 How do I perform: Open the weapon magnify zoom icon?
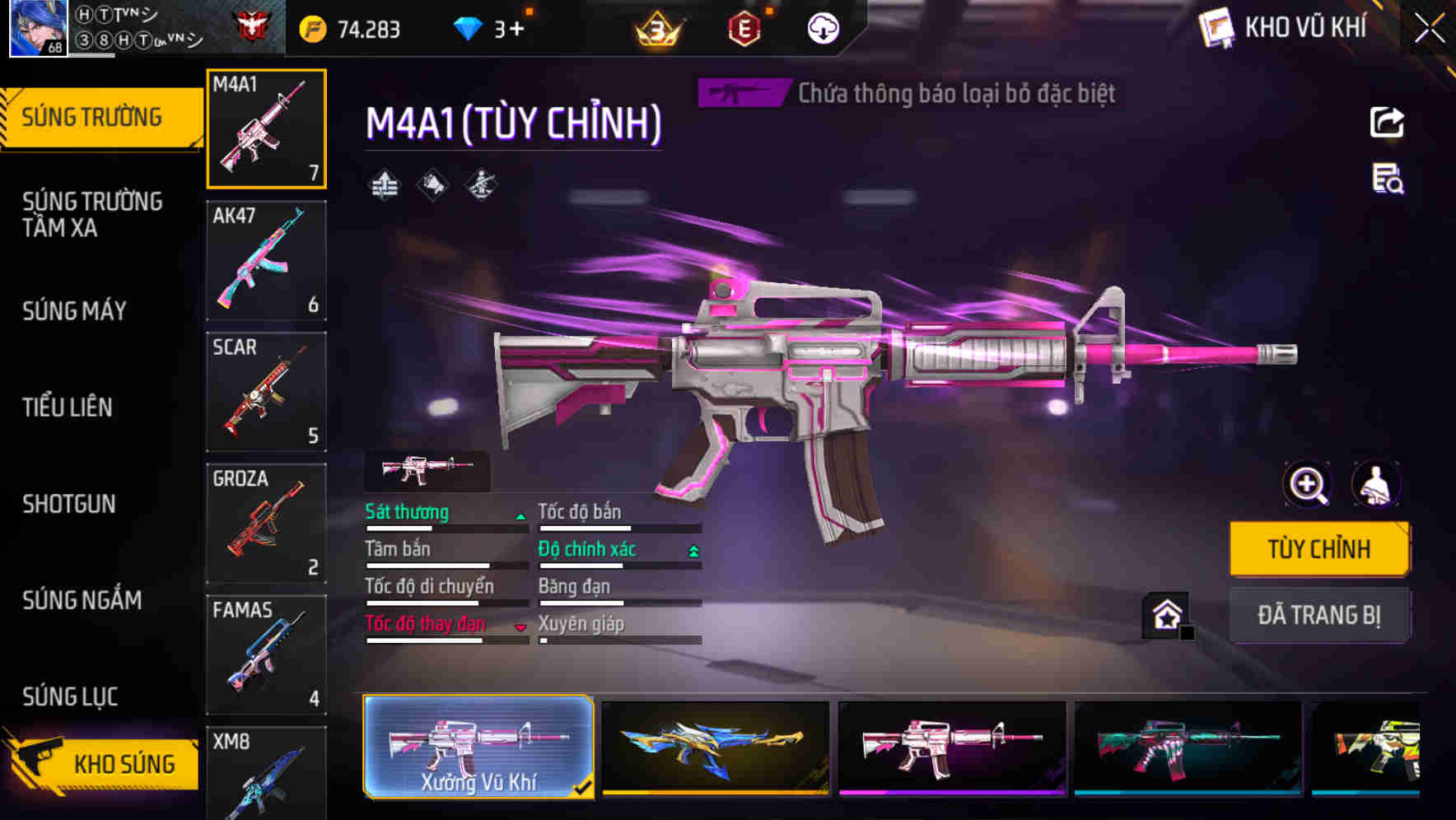pos(1306,485)
